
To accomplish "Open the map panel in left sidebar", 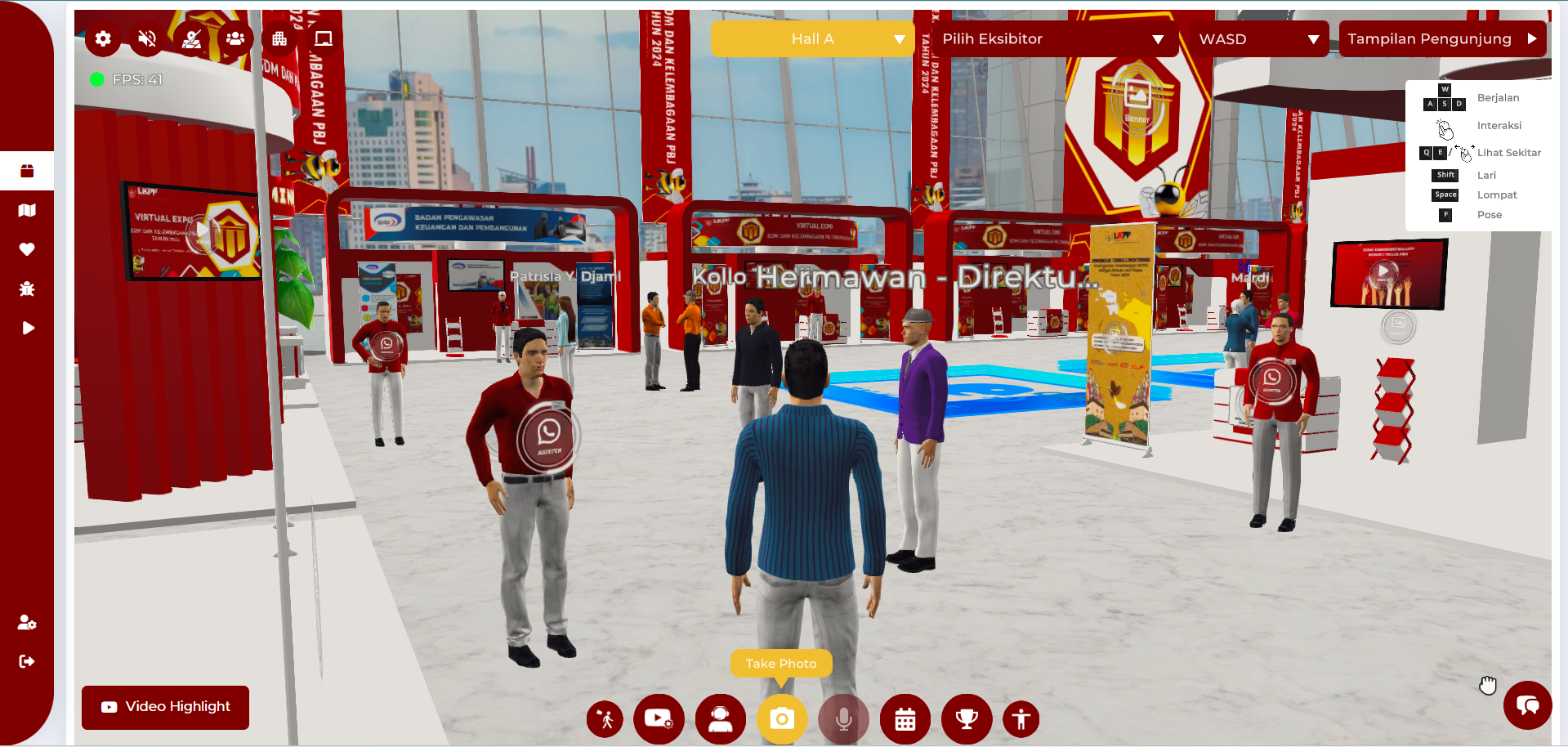I will [x=27, y=210].
